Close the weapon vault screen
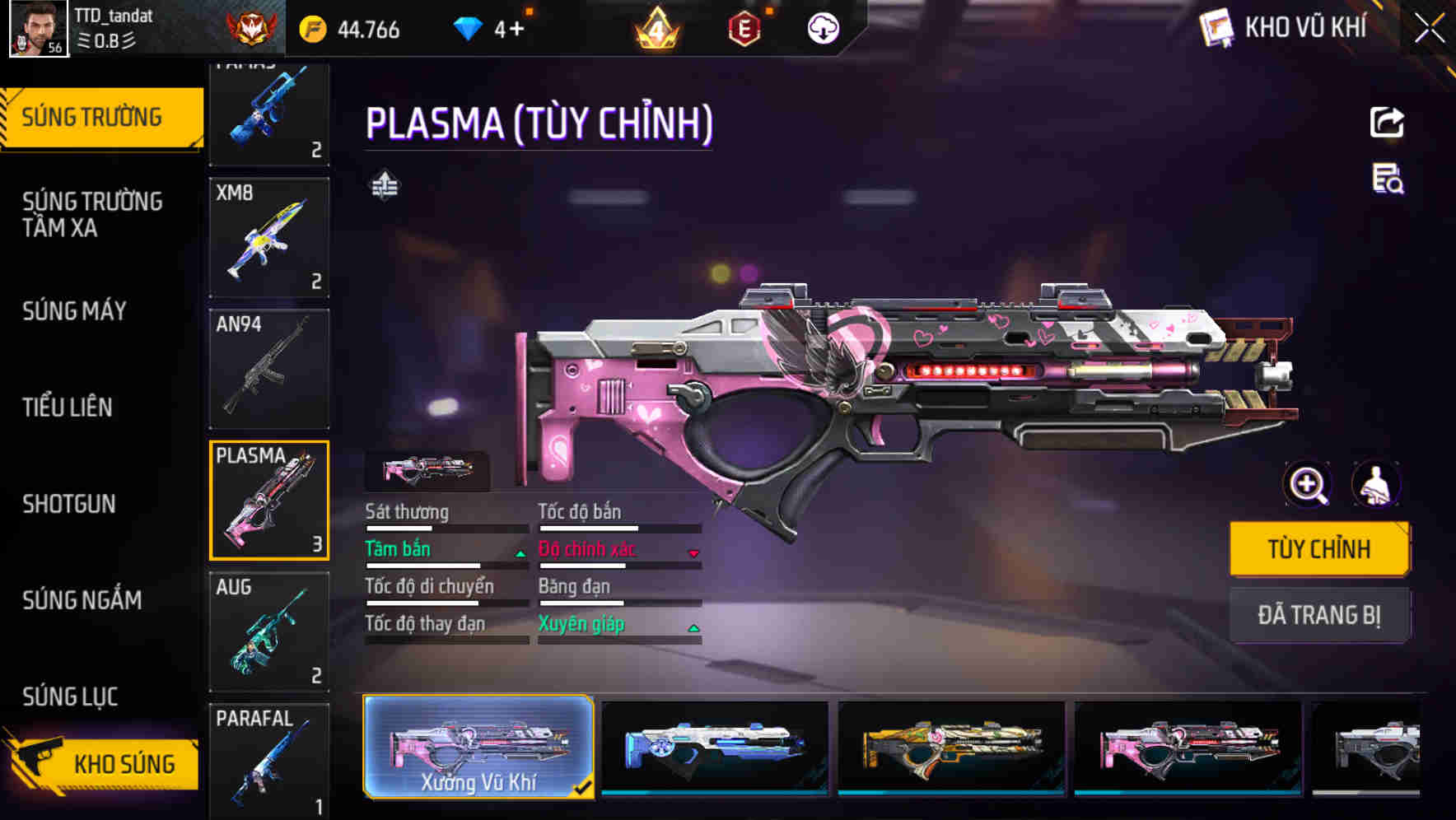Screen dimensions: 1456x820 1429,29
